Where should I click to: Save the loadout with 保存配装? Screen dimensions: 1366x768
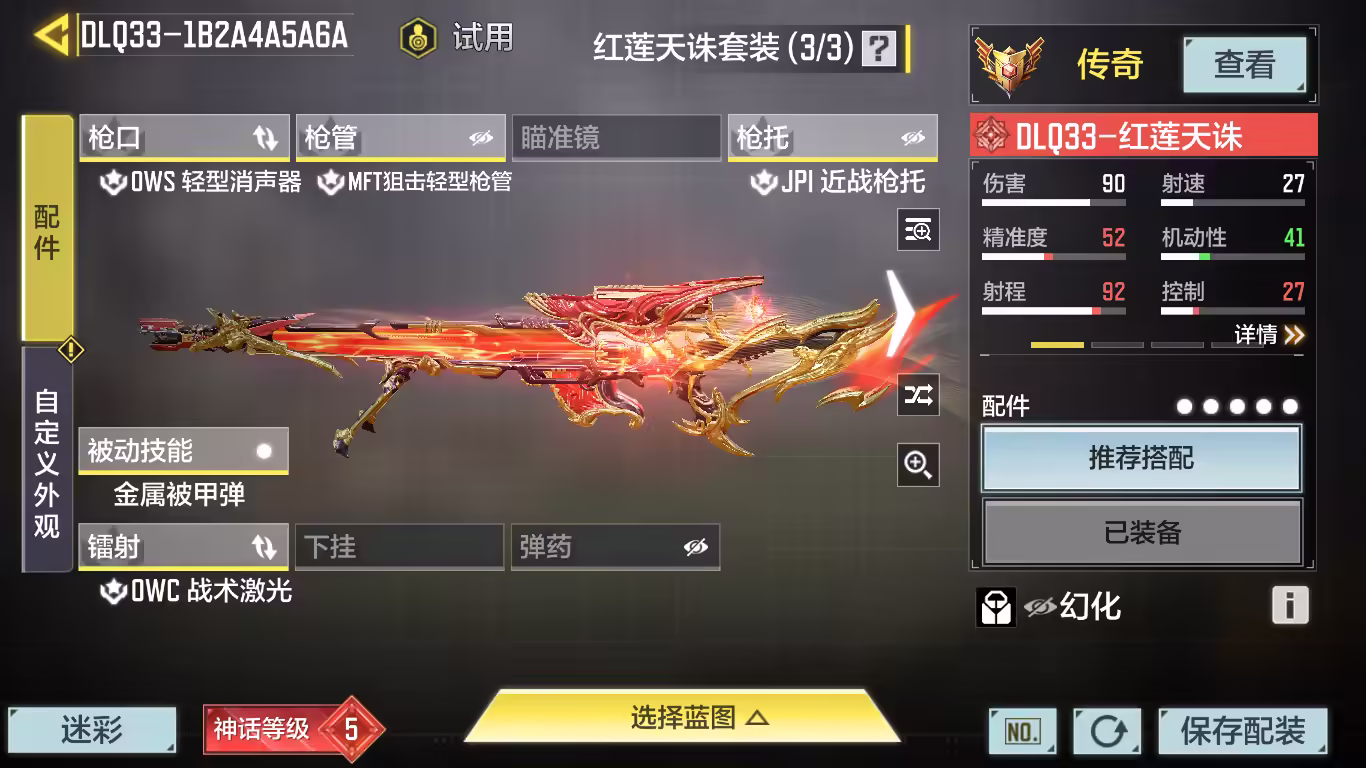pyautogui.click(x=1242, y=731)
